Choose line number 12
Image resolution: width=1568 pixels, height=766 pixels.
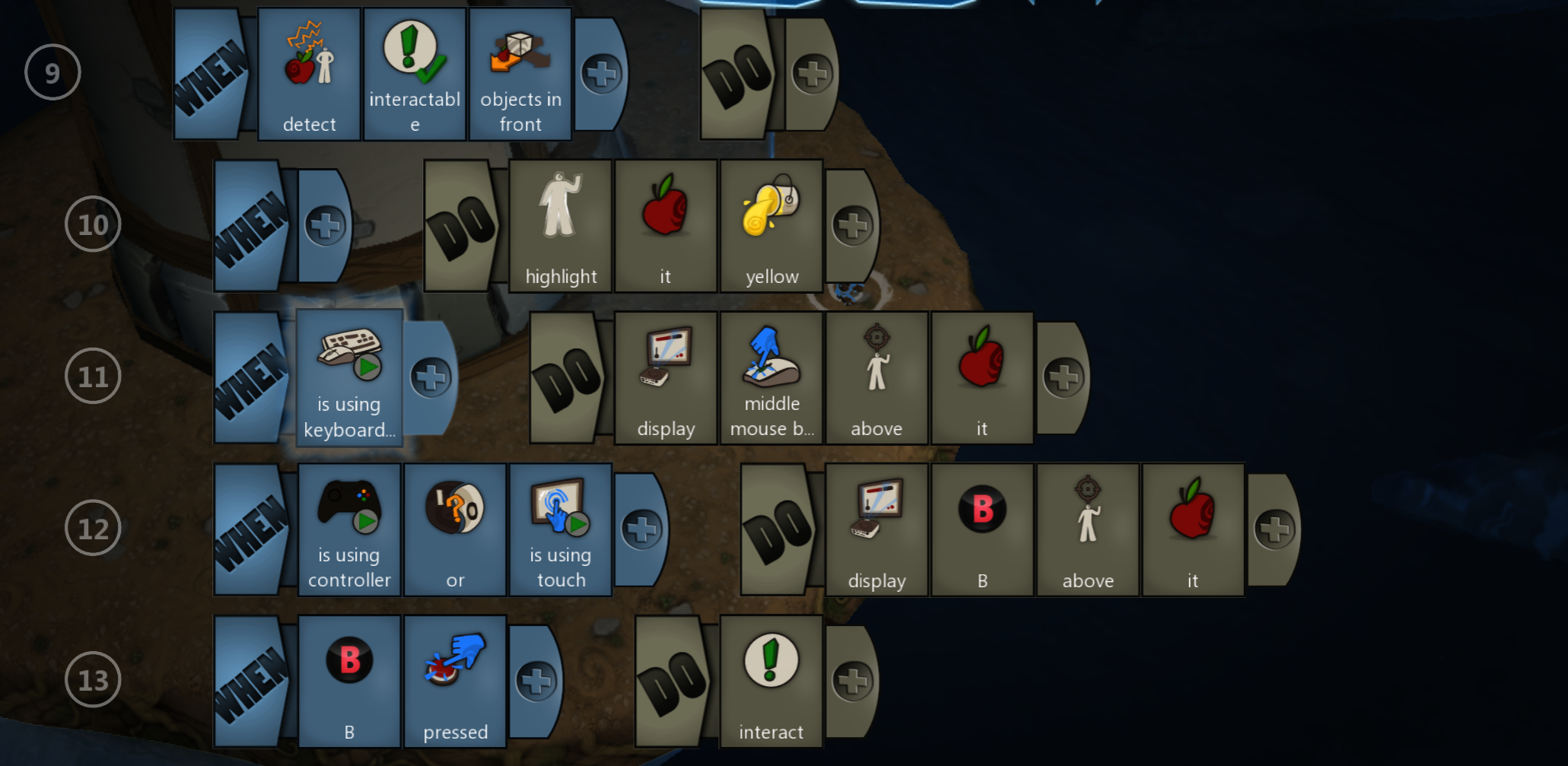pyautogui.click(x=93, y=529)
